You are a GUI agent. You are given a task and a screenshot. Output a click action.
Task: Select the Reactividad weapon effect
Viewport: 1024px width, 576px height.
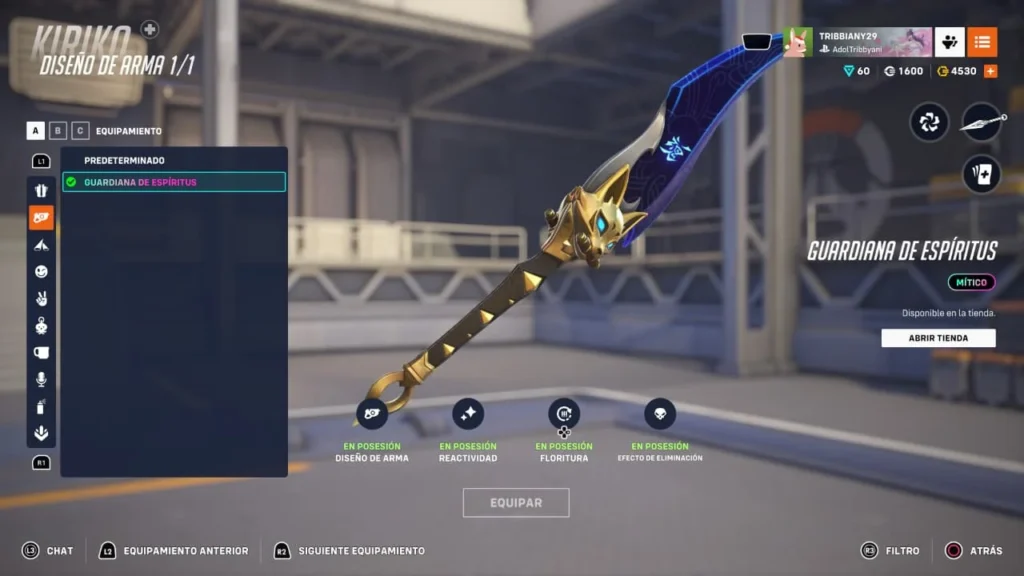(x=468, y=414)
